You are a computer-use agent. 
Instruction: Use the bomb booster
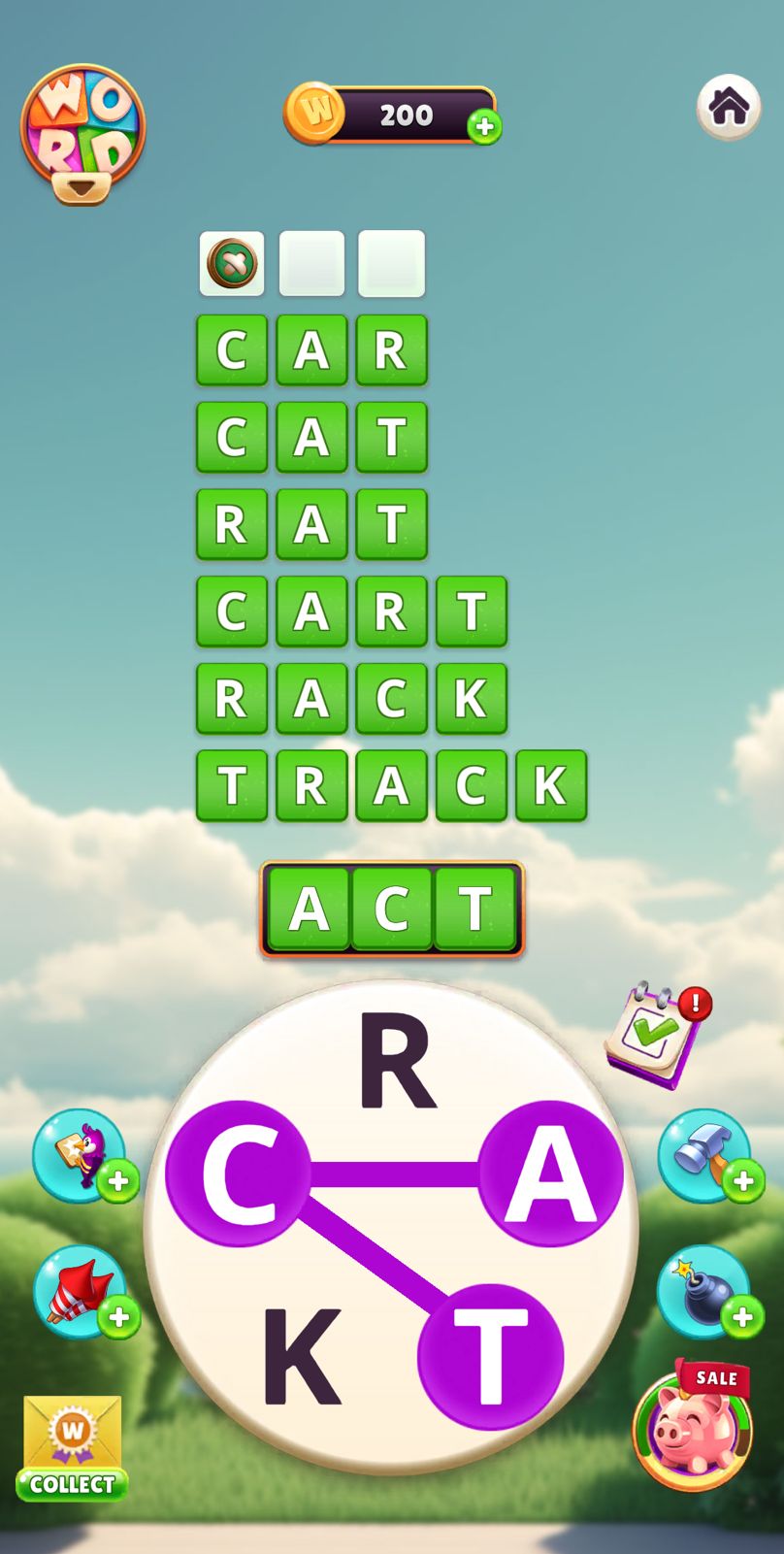(x=705, y=1292)
